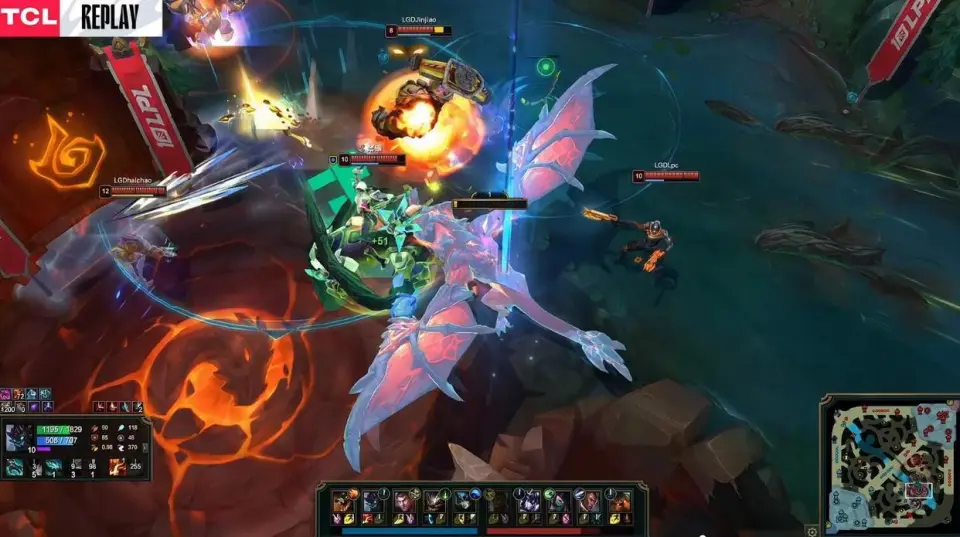Click the first teal ability icon in stats panel
The height and width of the screenshot is (537, 960).
(x=15, y=466)
